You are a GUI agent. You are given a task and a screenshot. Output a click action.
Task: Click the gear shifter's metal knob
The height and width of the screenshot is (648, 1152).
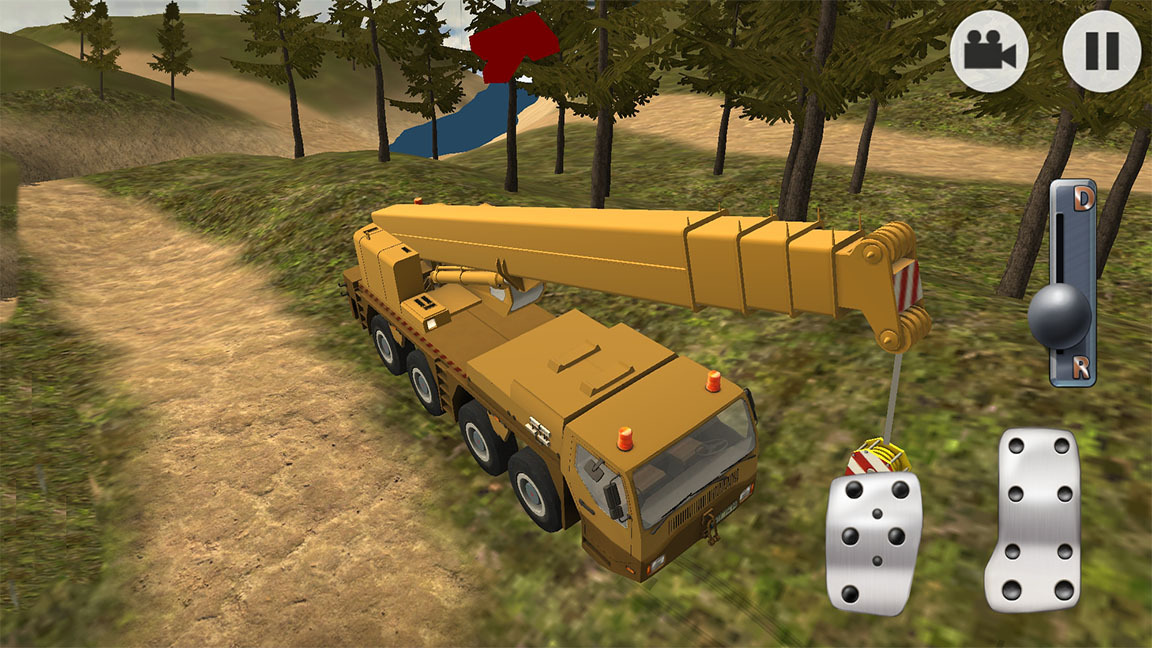1059,316
